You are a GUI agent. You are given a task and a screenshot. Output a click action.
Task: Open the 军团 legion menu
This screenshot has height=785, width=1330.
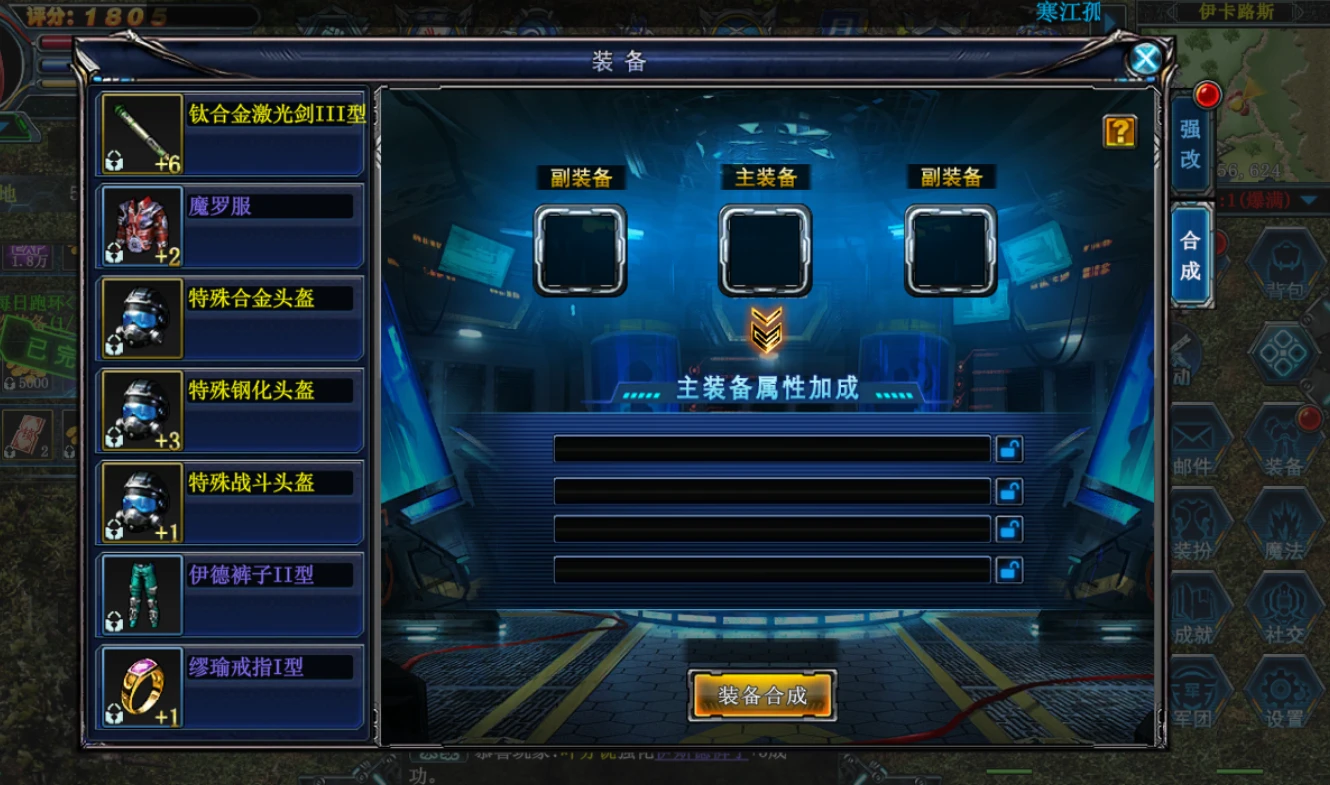[x=1195, y=696]
